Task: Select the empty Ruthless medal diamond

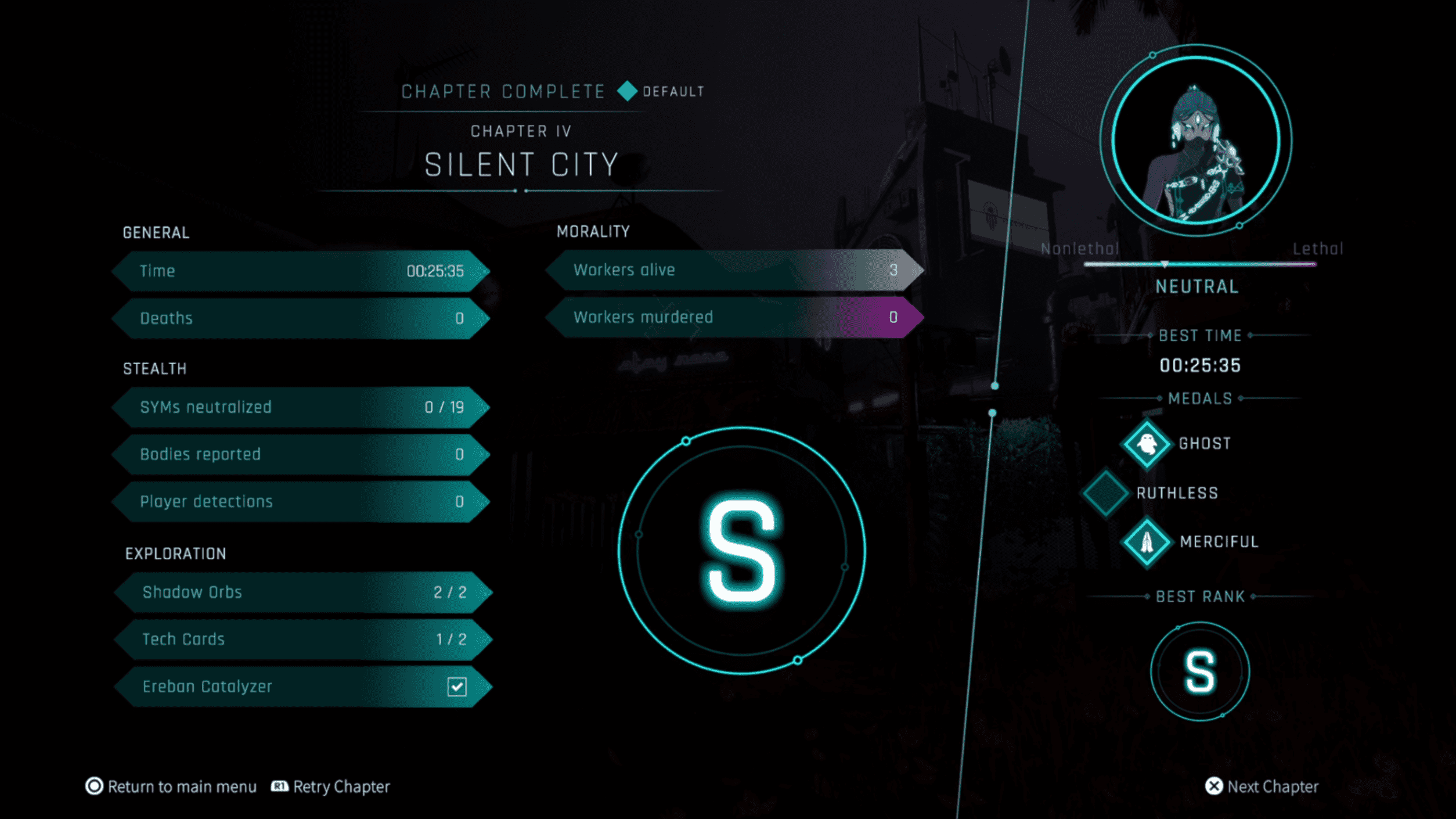Action: coord(1105,493)
